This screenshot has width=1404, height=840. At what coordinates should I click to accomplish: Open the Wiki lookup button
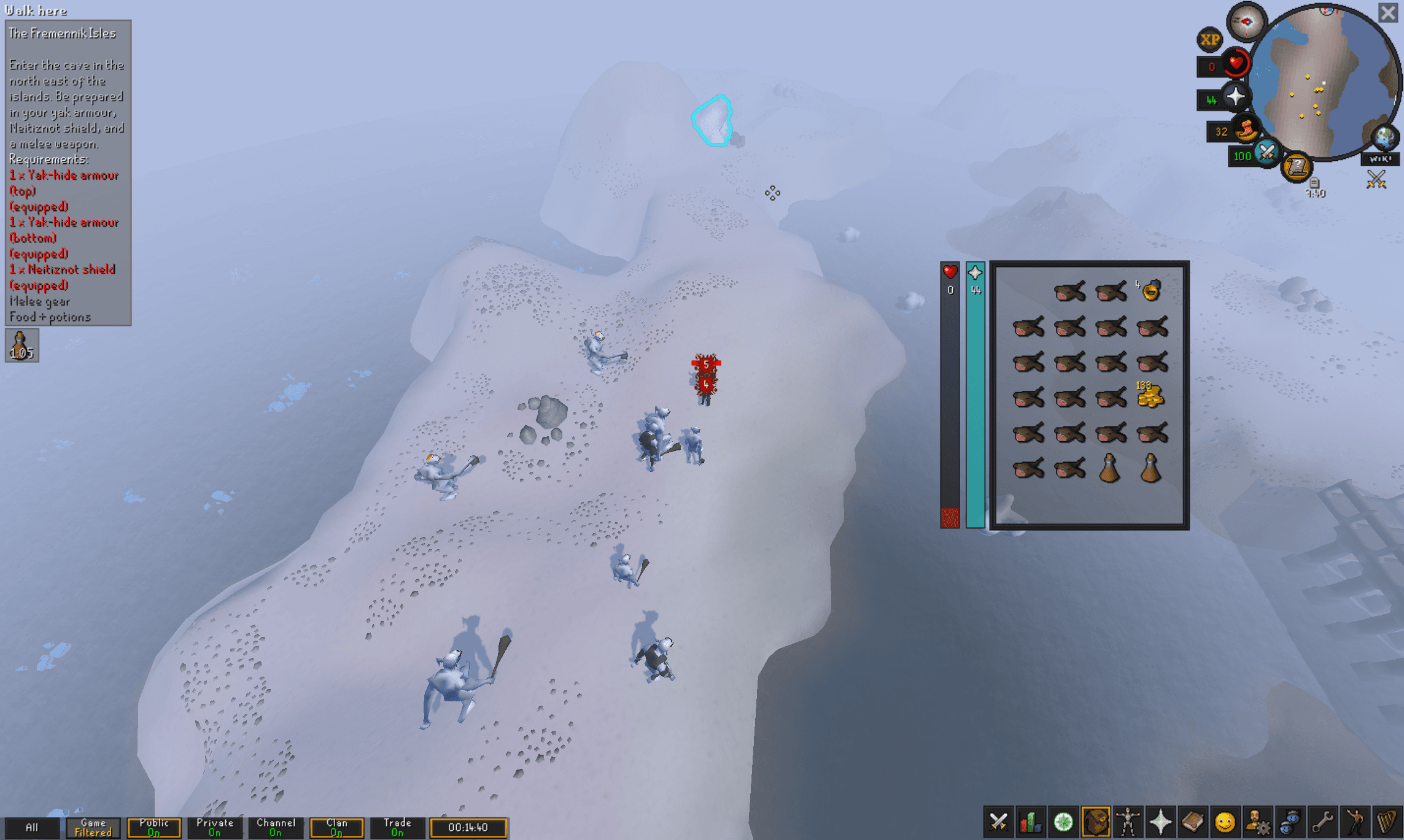(1379, 159)
